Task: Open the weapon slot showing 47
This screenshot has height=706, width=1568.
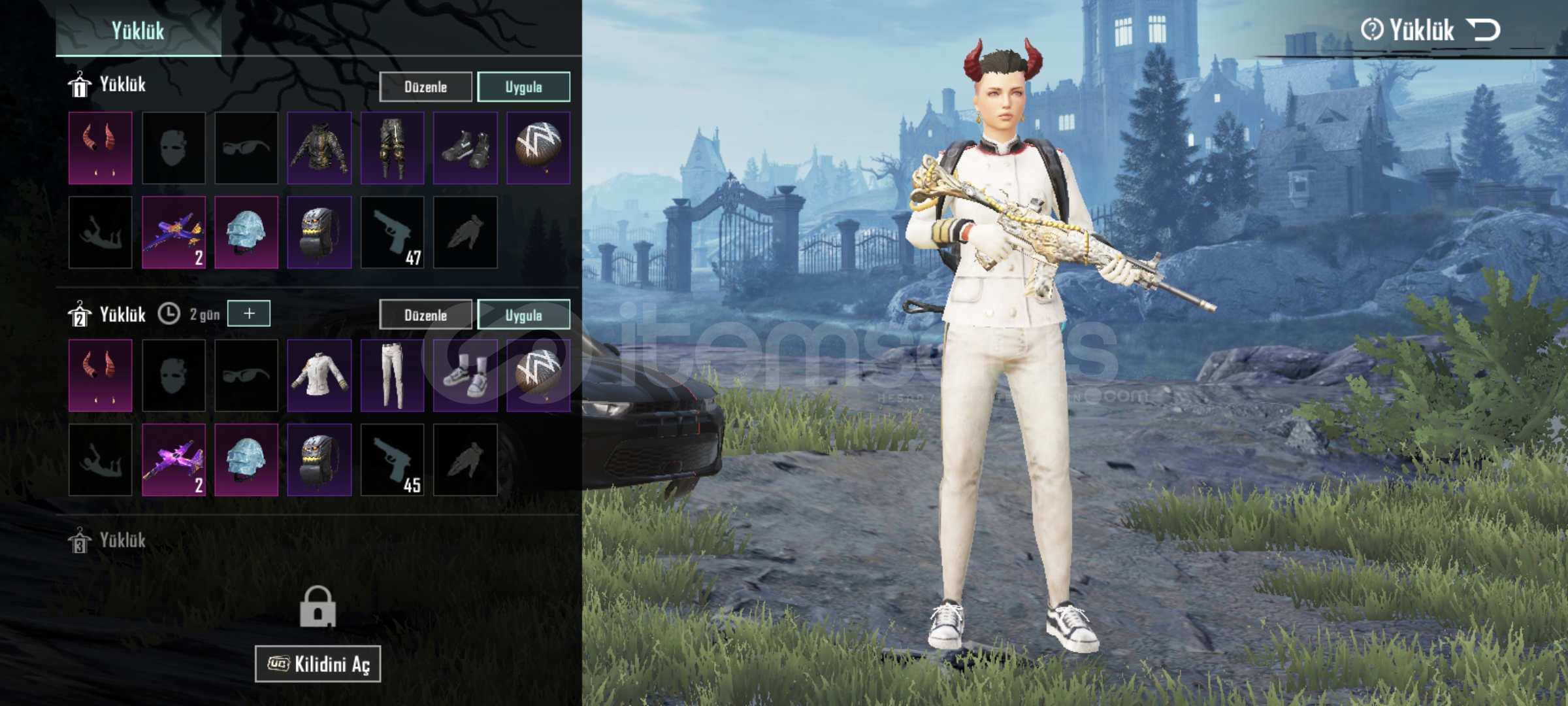Action: pos(392,233)
